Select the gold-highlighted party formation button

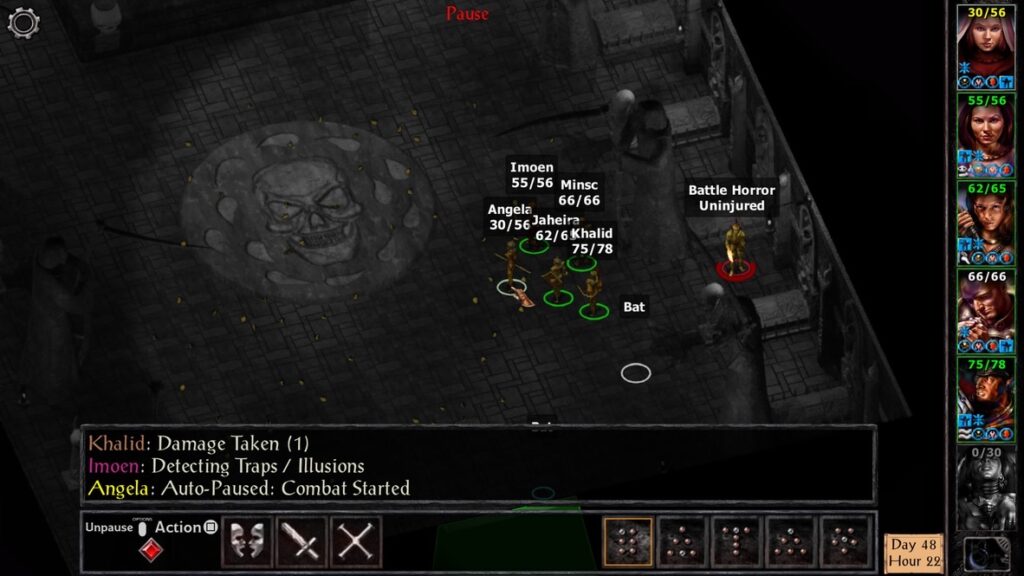[628, 541]
